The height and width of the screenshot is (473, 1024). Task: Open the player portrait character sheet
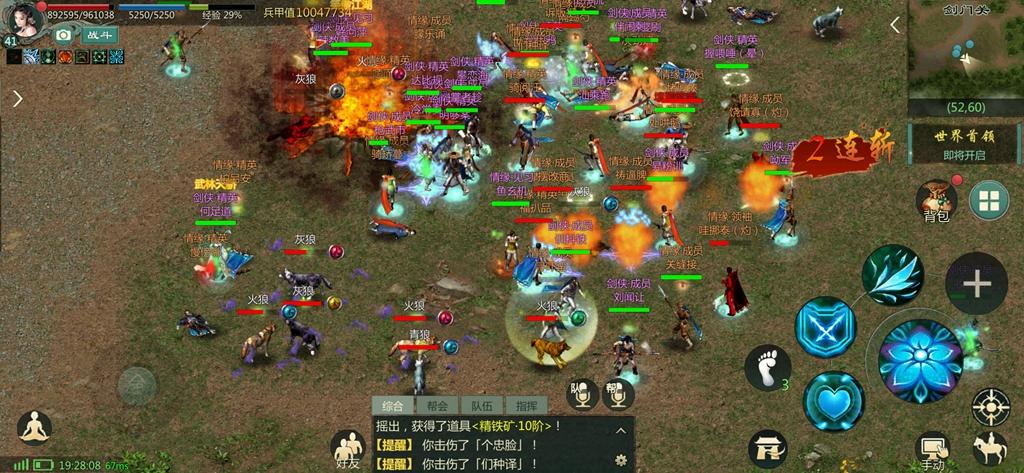click(22, 19)
